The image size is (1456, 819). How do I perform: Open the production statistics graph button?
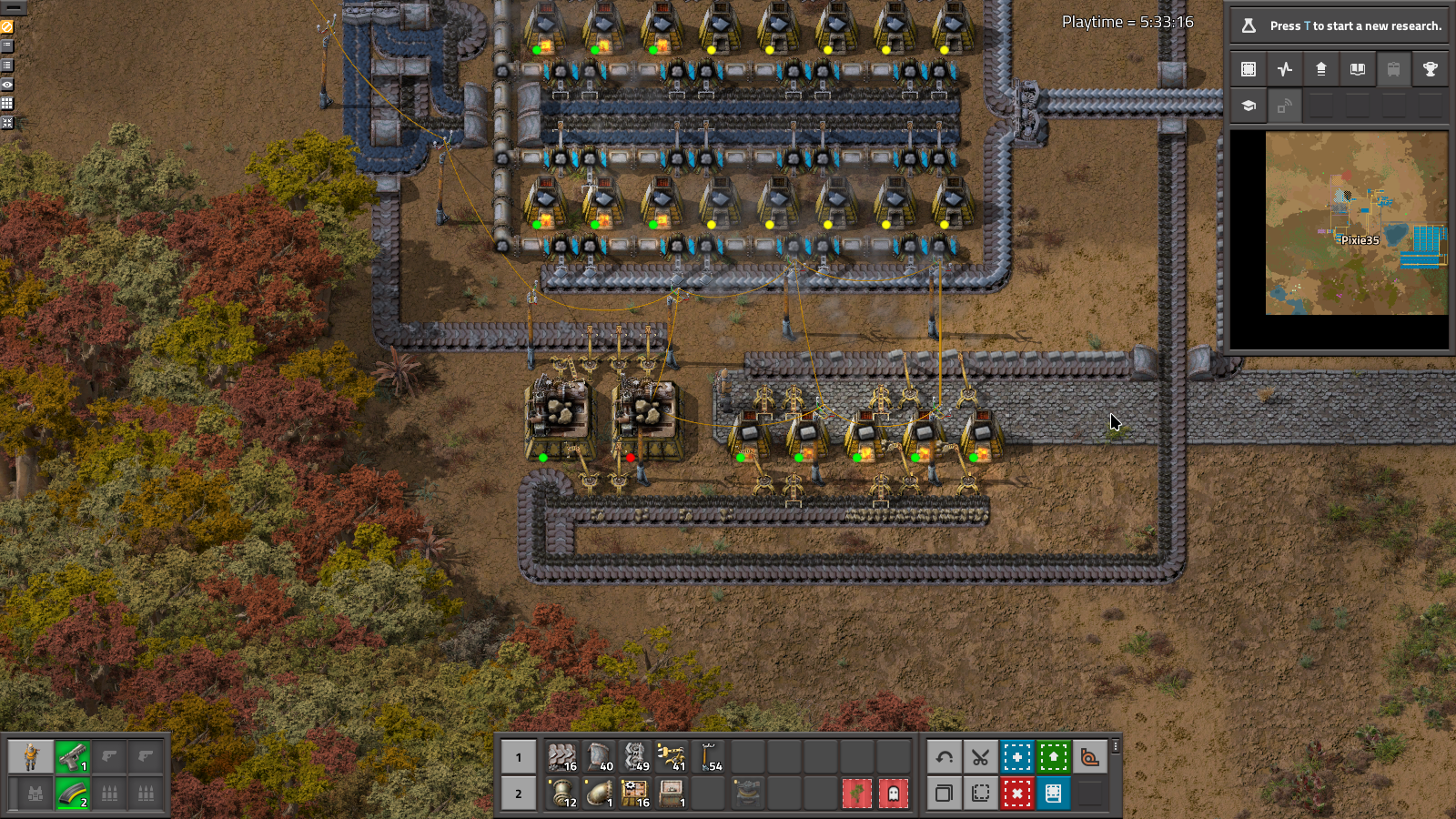coord(1285,69)
